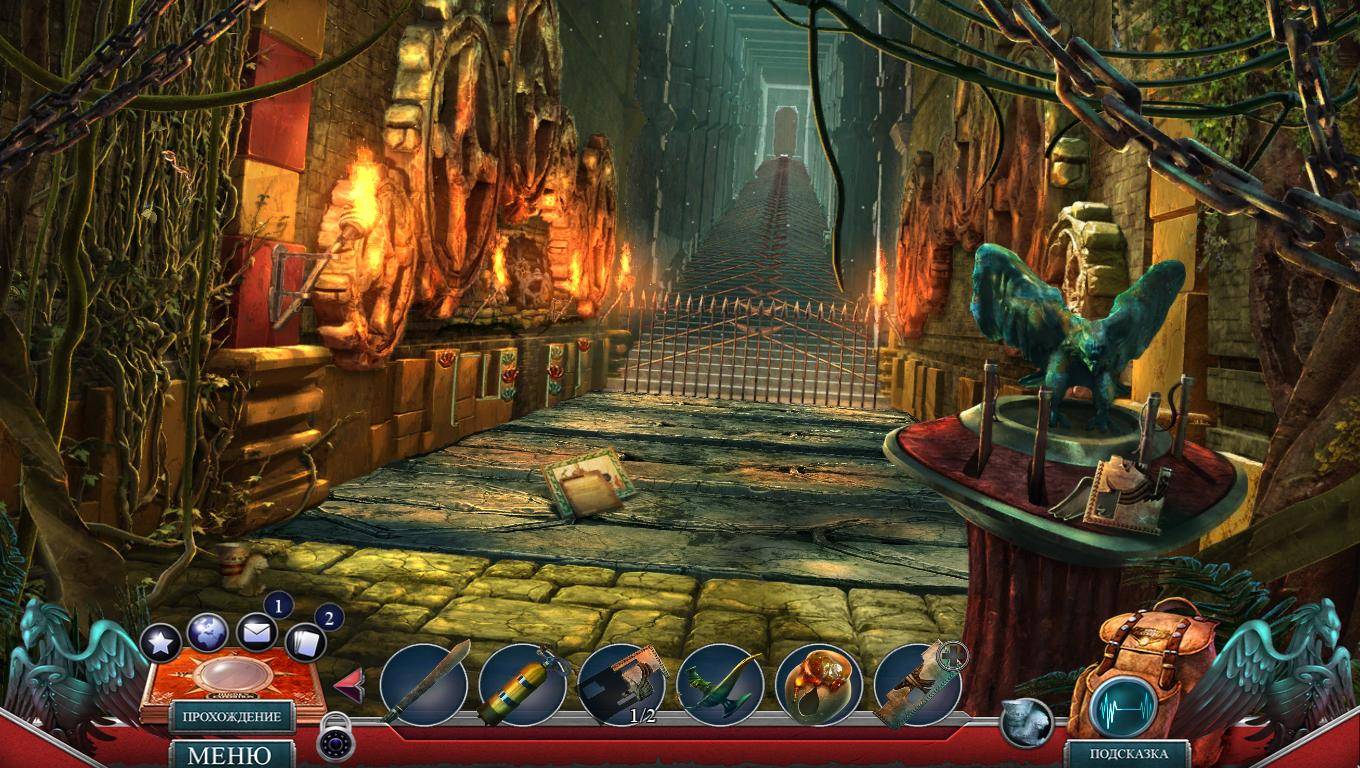The image size is (1360, 768).
Task: Select the yellow gas cylinder item
Action: click(522, 684)
